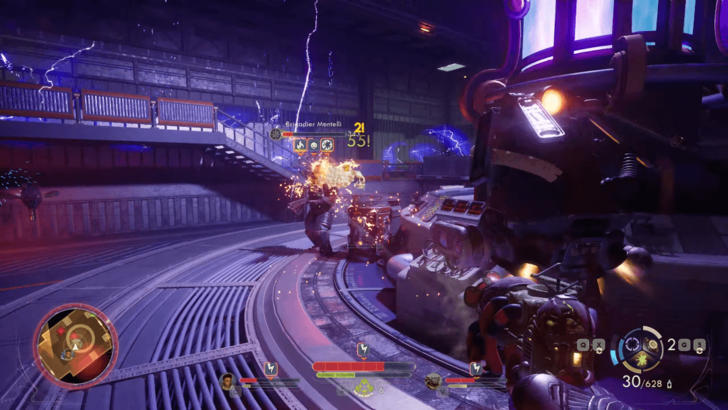
Task: Click the right companion's lightning ability icon
Action: pyautogui.click(x=475, y=370)
